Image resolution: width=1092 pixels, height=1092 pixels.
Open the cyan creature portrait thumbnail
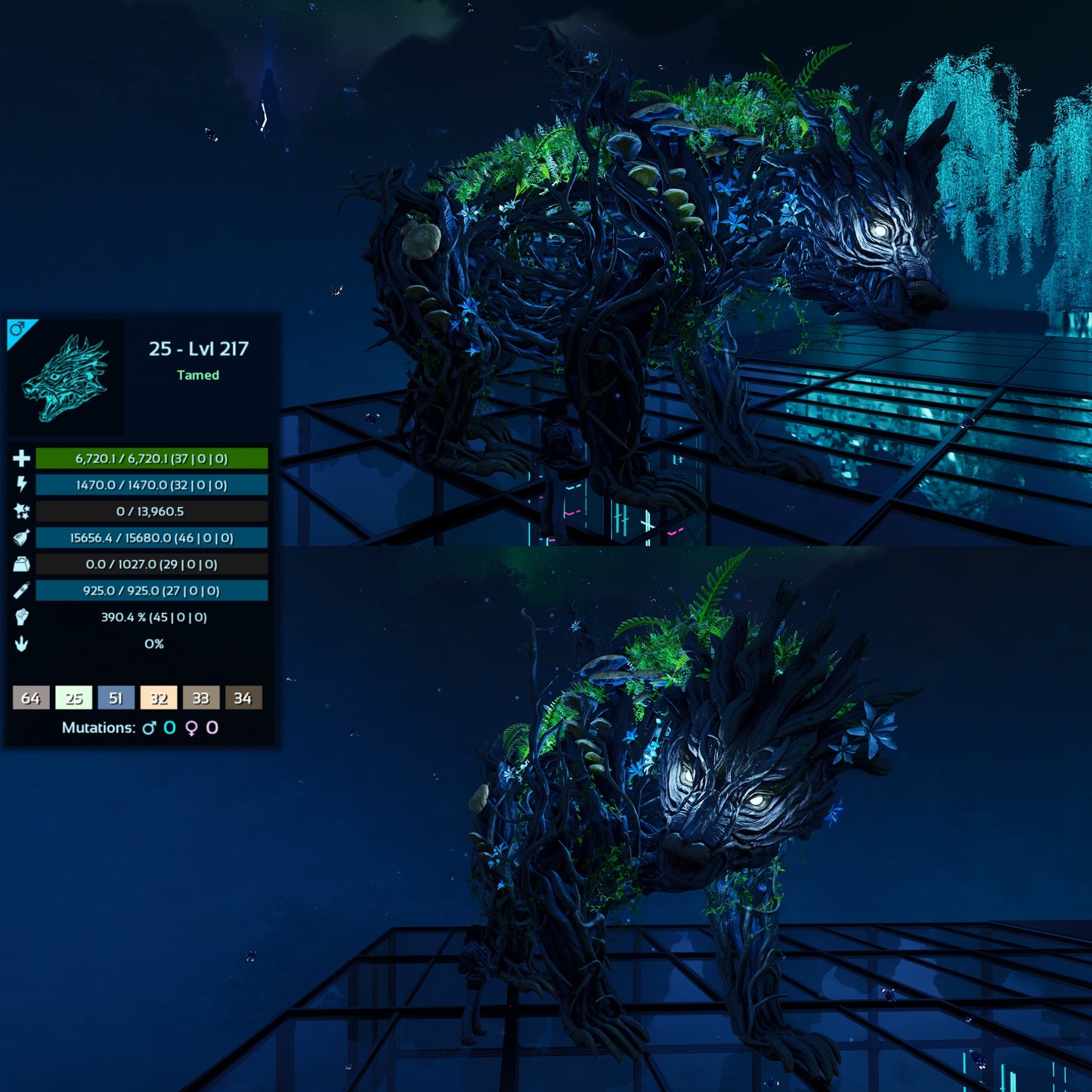tap(67, 377)
